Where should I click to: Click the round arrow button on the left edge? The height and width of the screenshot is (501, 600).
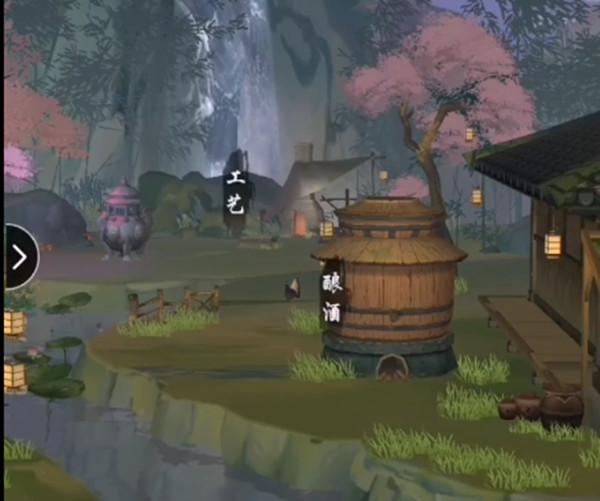19,257
